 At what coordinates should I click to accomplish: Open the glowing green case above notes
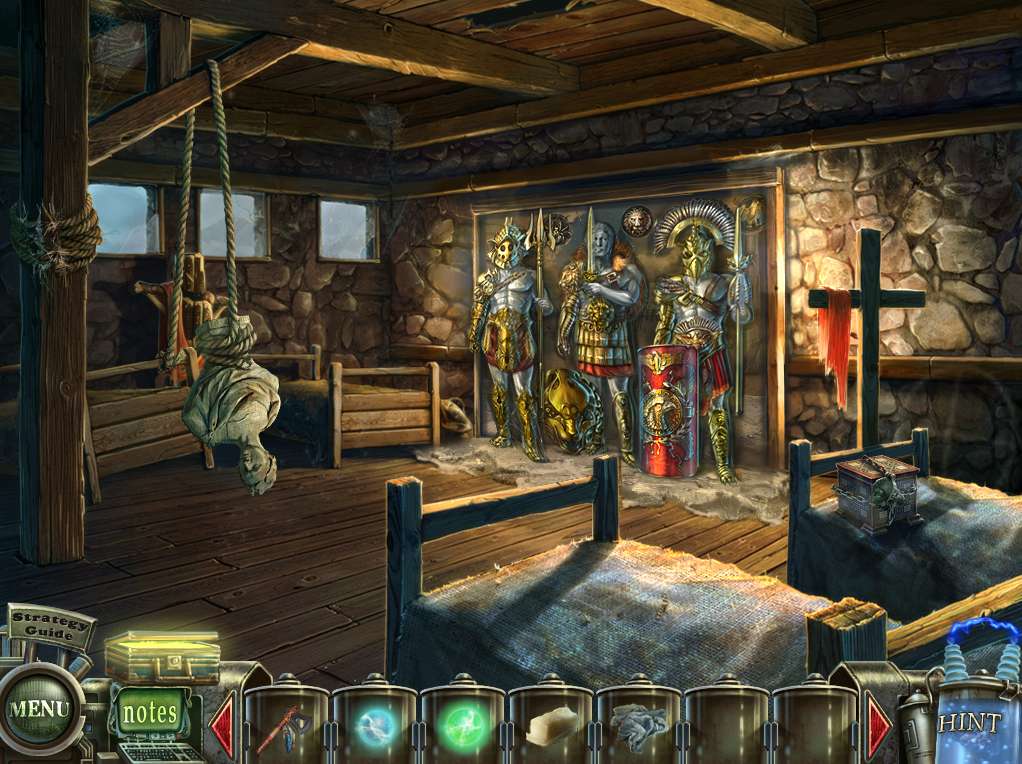[163, 656]
